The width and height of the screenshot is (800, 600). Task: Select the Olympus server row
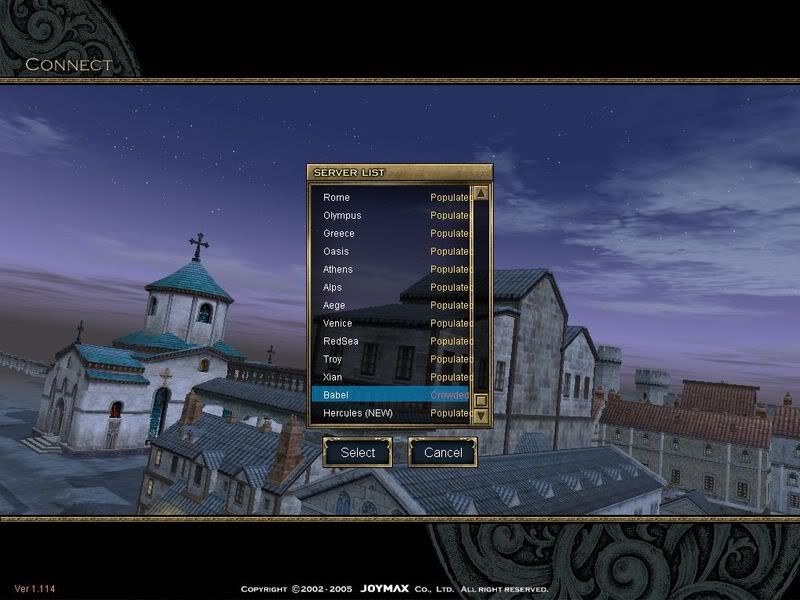(390, 215)
